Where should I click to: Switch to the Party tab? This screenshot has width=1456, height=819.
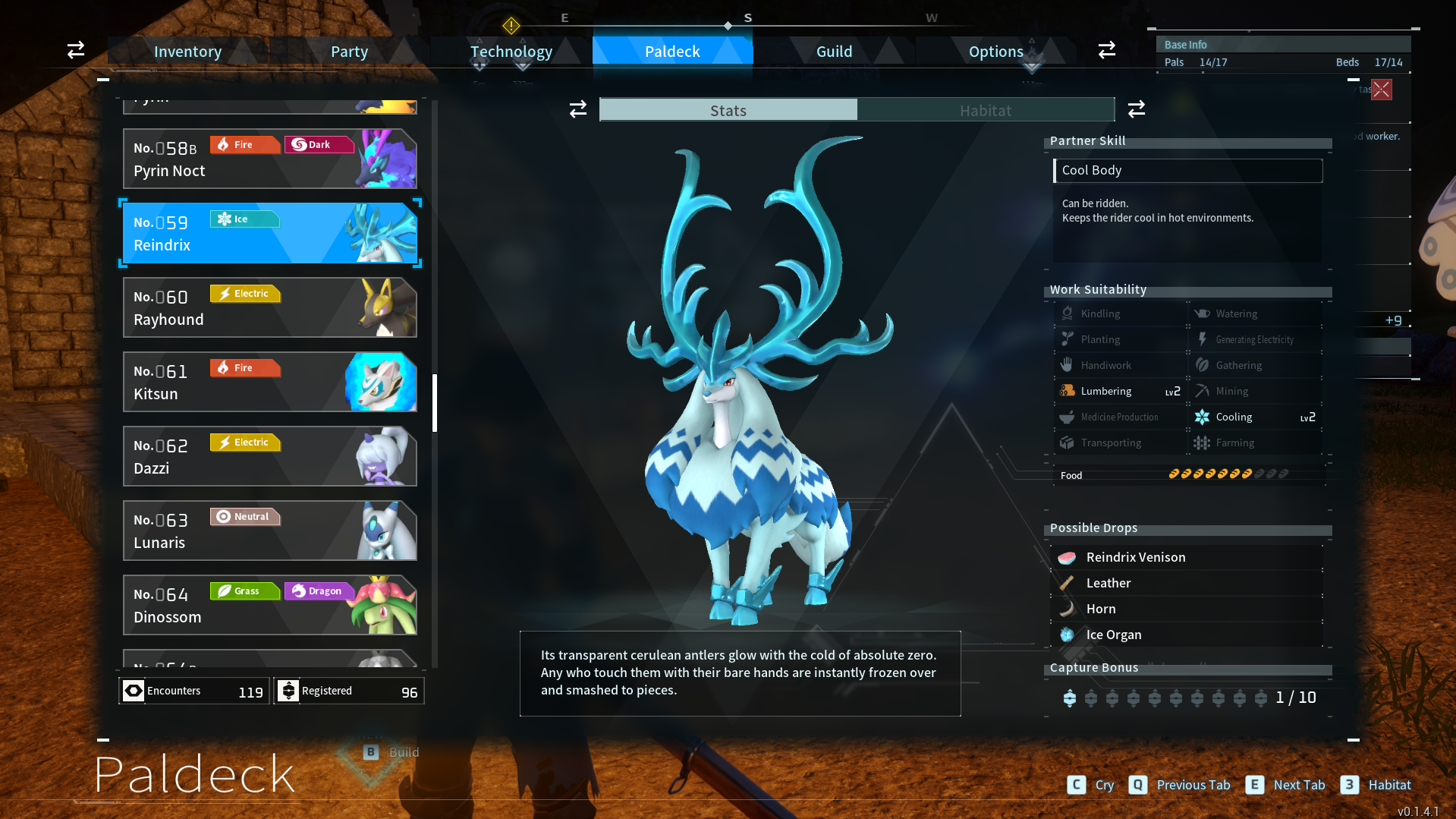[349, 52]
